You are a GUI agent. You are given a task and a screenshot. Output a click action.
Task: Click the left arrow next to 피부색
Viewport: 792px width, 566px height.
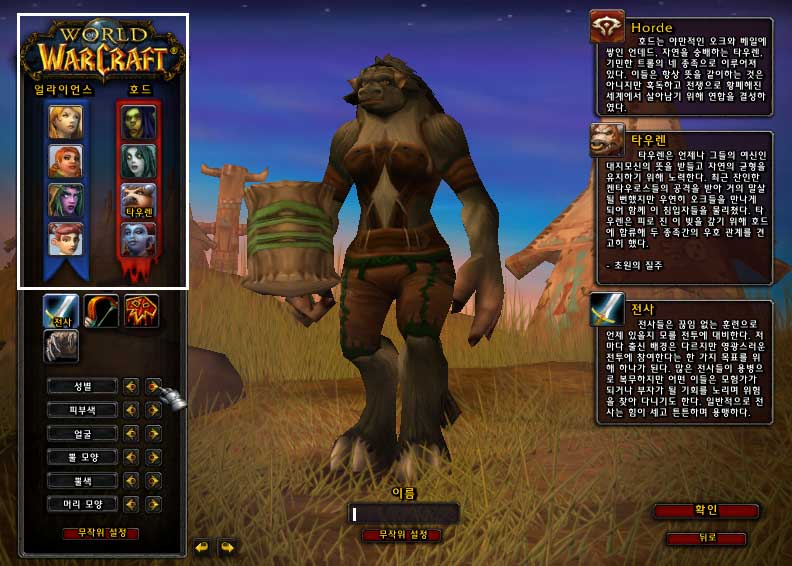(131, 409)
